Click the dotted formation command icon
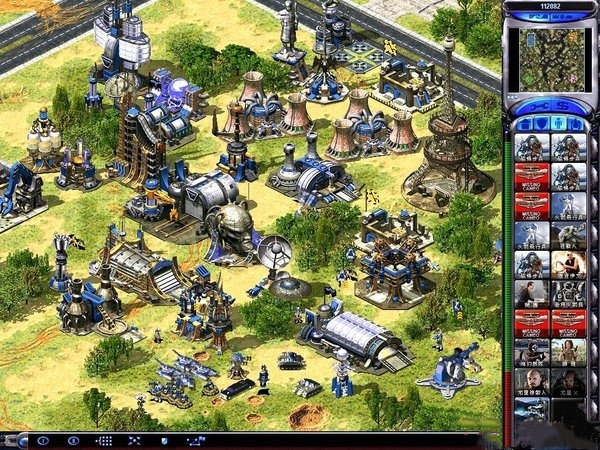The height and width of the screenshot is (450, 600). coord(103,440)
